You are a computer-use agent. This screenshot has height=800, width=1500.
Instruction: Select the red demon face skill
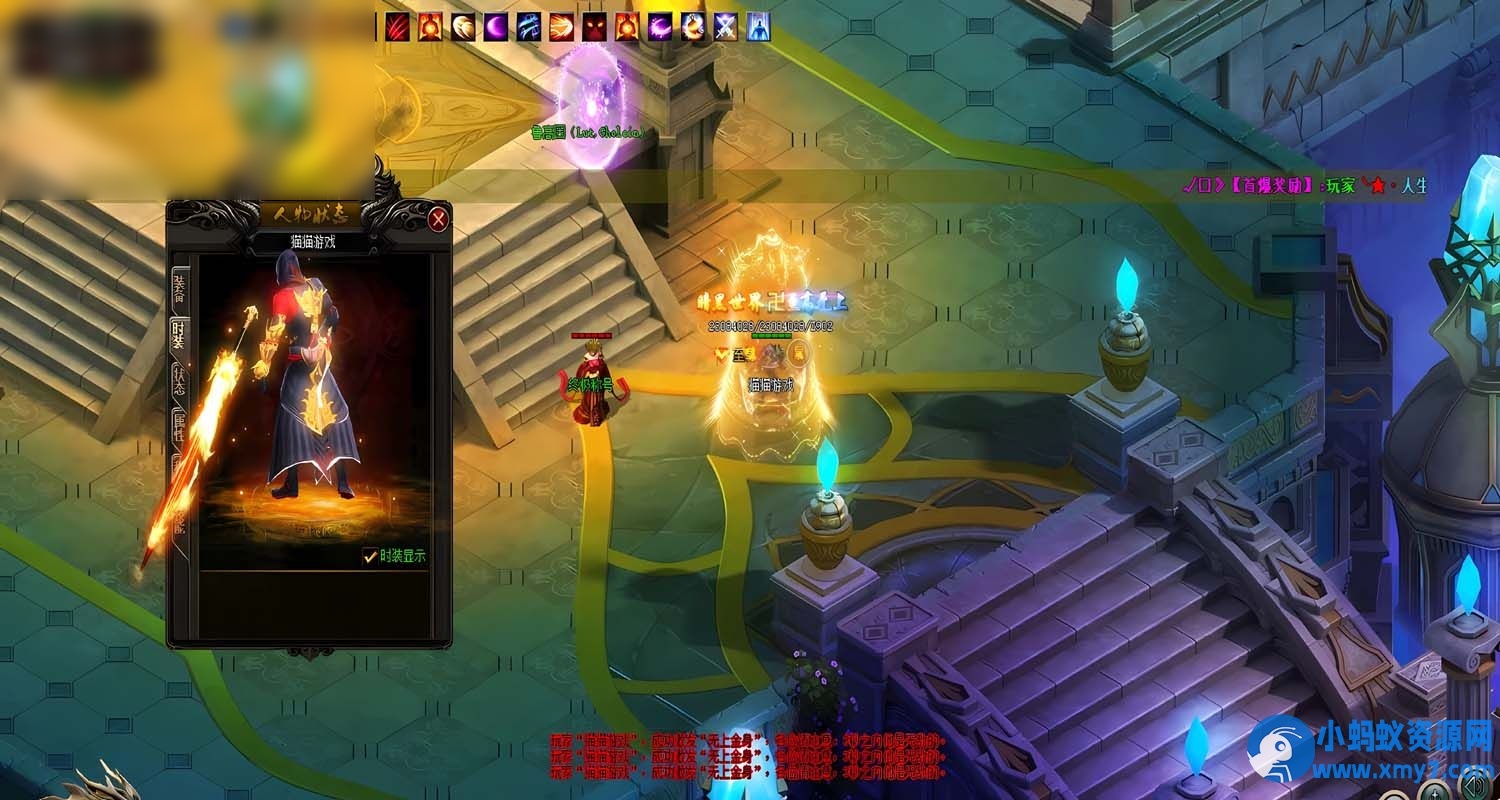[x=595, y=27]
